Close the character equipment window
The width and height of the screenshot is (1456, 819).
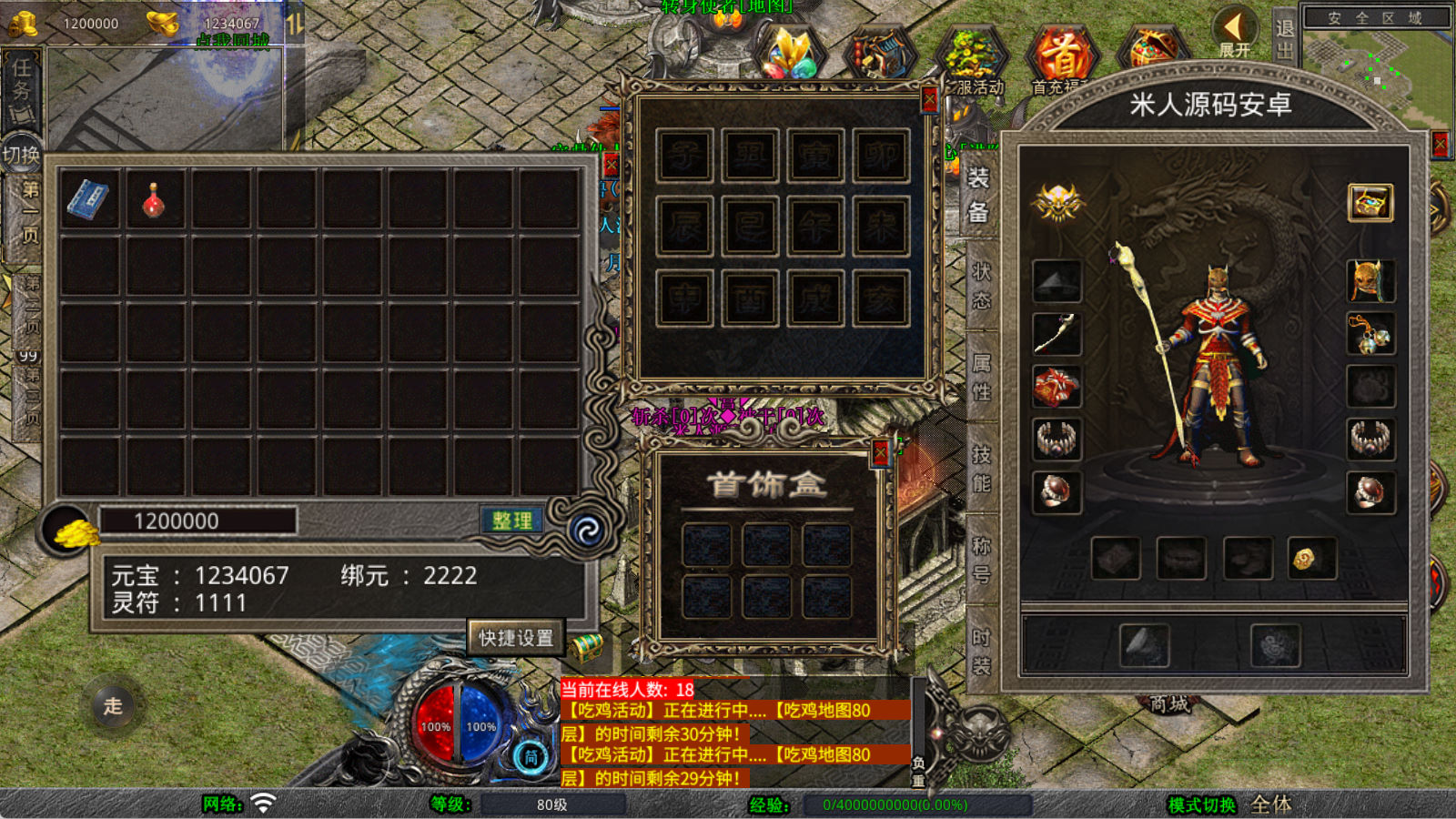pyautogui.click(x=1440, y=145)
